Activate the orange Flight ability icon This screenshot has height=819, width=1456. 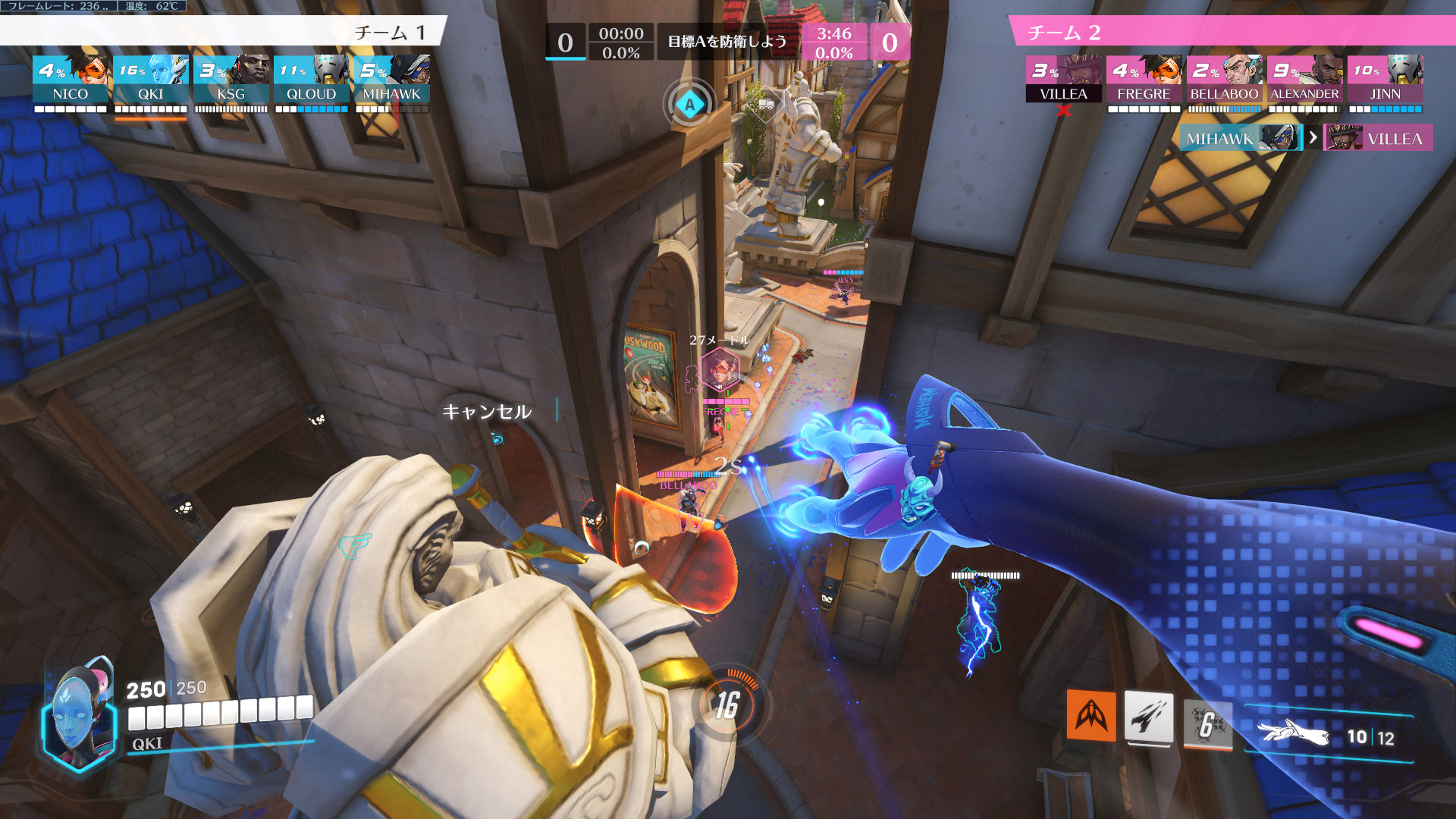pos(1091,714)
